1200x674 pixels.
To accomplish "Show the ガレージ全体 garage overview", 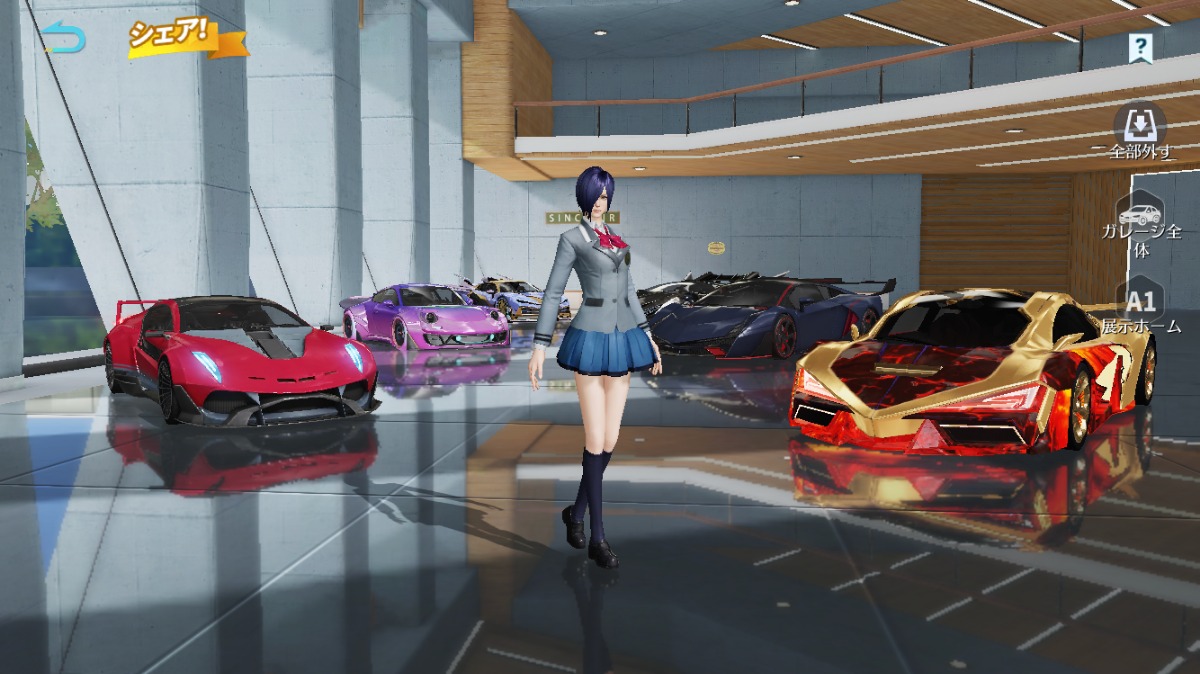I will pos(1141,226).
